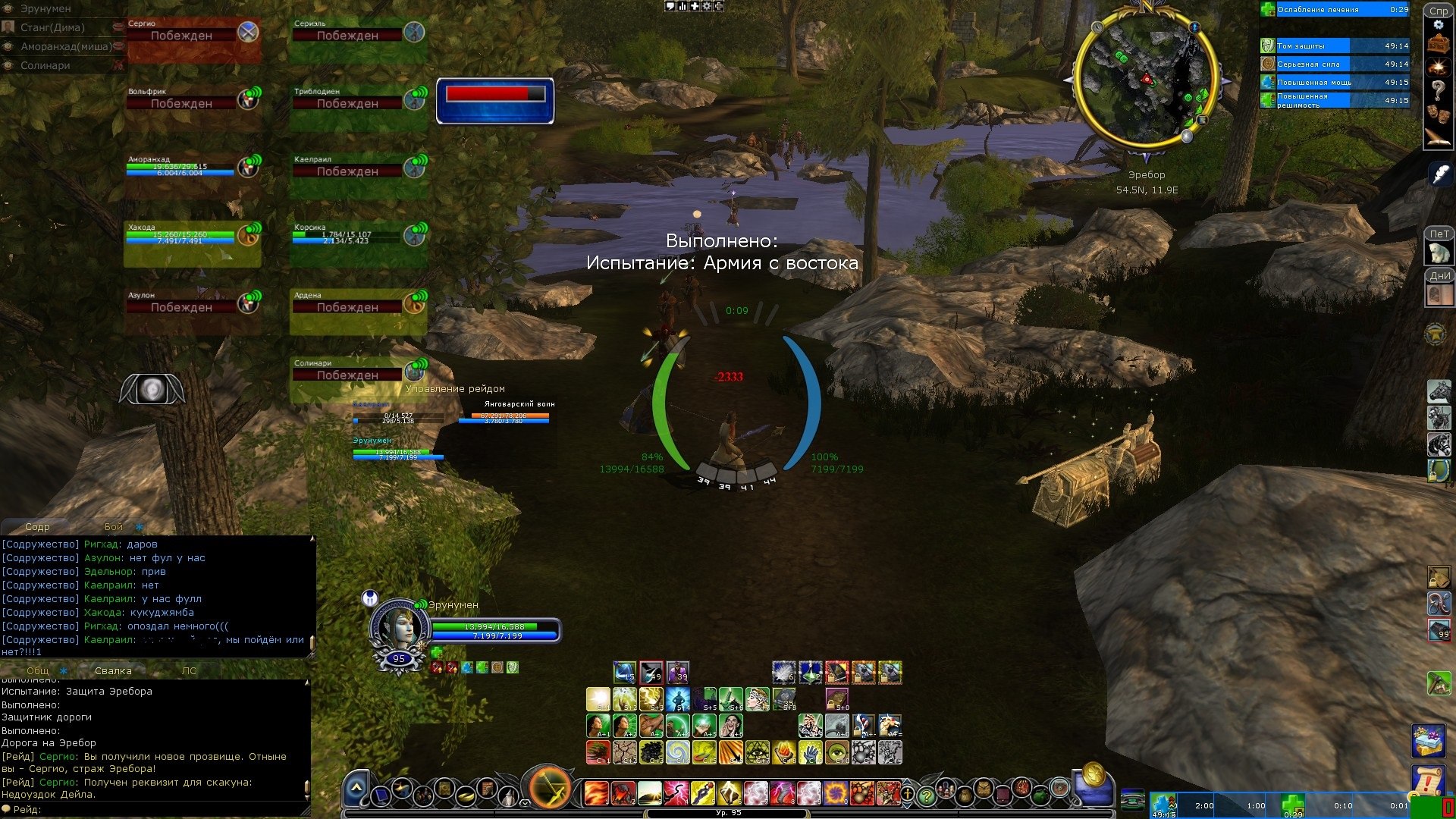Switch to the ЛС chat tab
The image size is (1456, 819).
click(189, 670)
